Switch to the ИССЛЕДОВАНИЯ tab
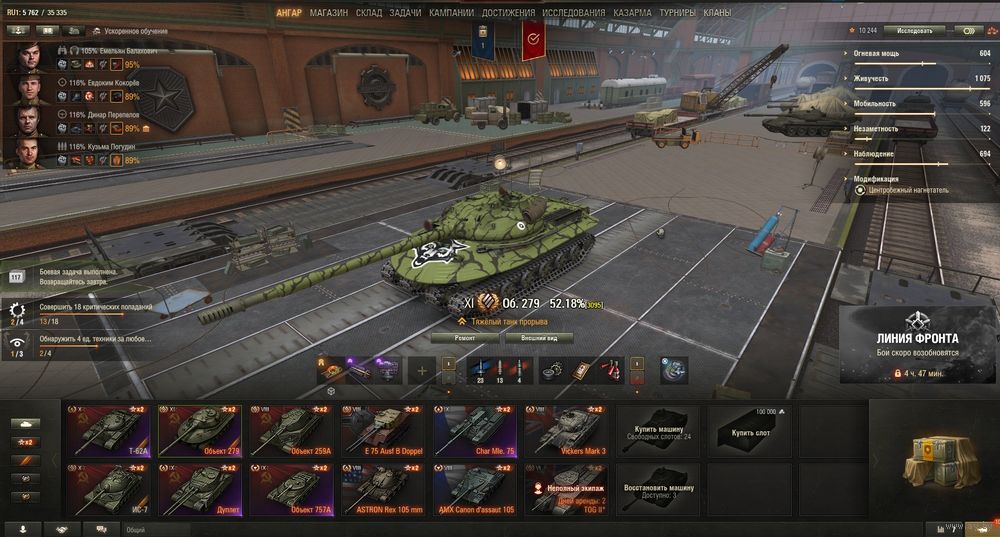The image size is (1000, 537). tap(573, 13)
